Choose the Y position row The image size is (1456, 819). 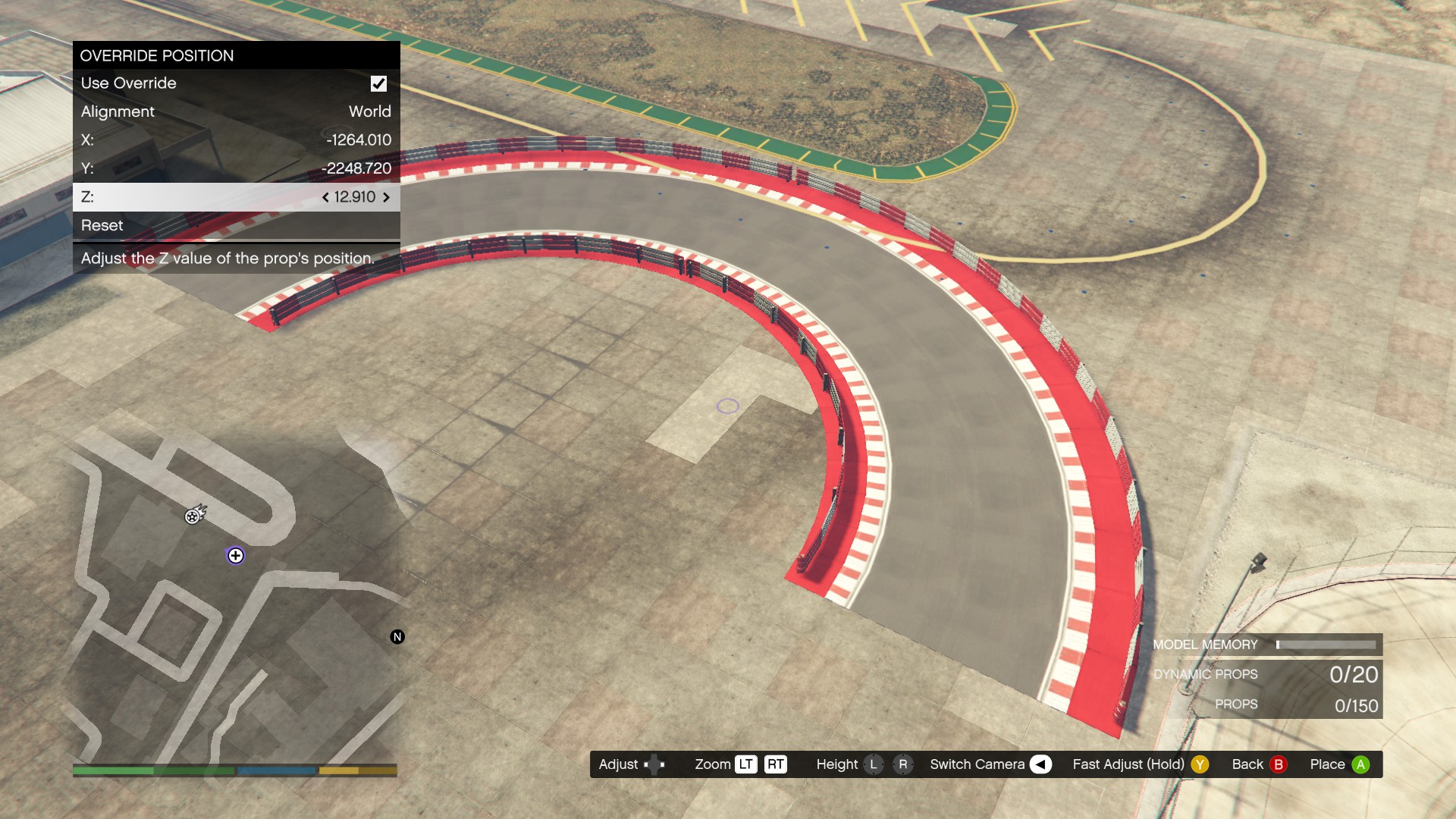[x=236, y=168]
